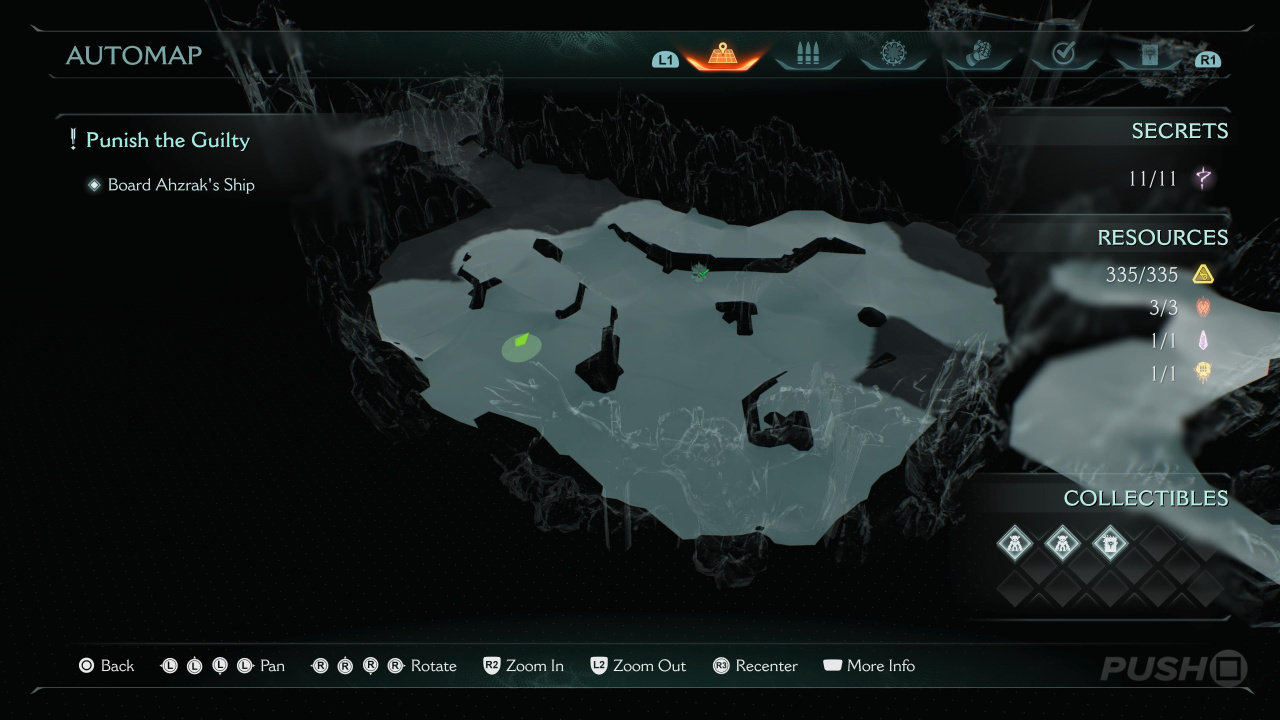Select the active Automap tab icon
1280x720 pixels.
[723, 55]
